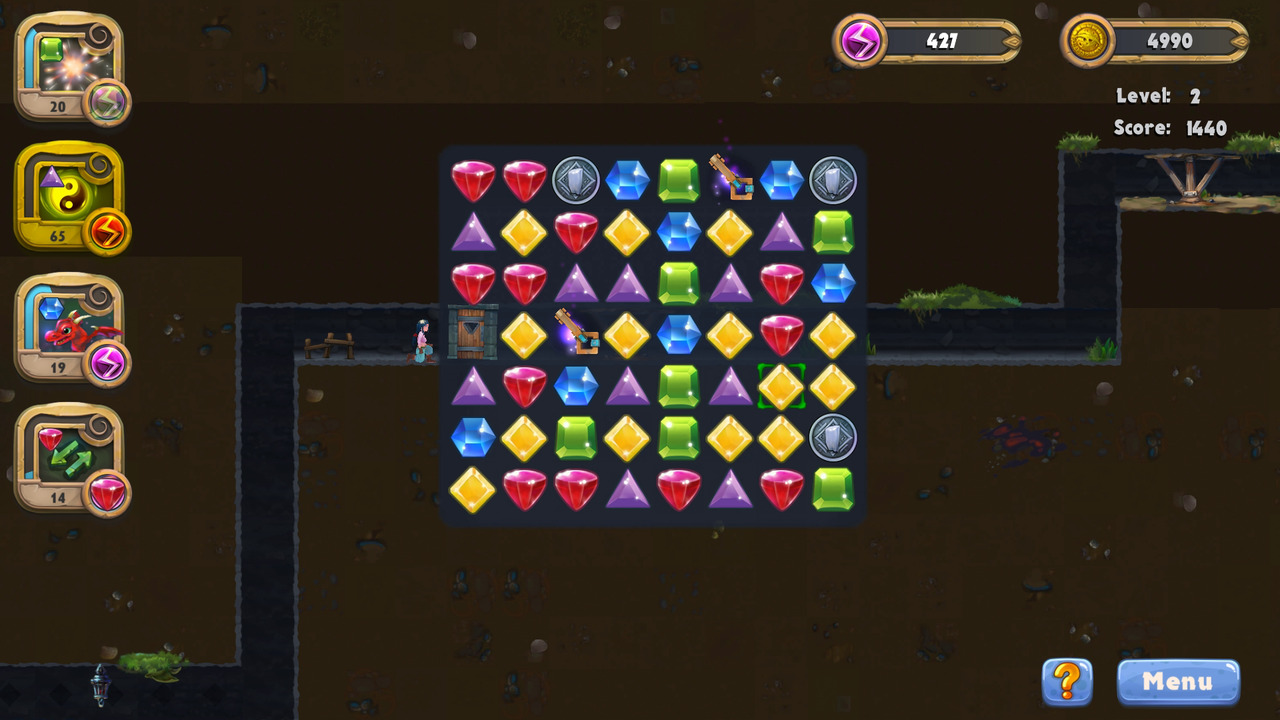Image resolution: width=1280 pixels, height=720 pixels.
Task: Click the silver shield token in the top row
Action: [576, 181]
